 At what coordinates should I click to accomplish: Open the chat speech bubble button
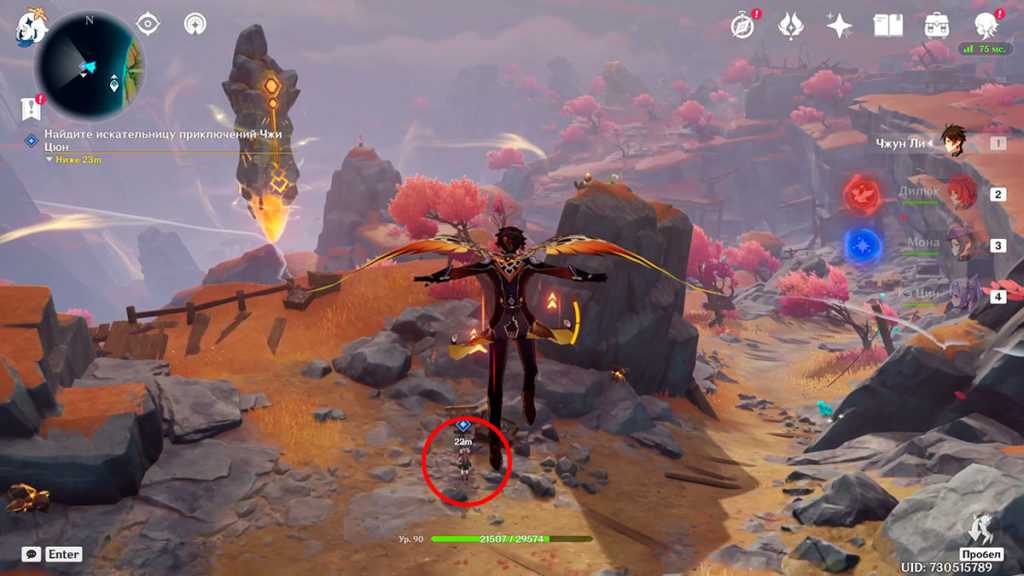click(x=32, y=554)
